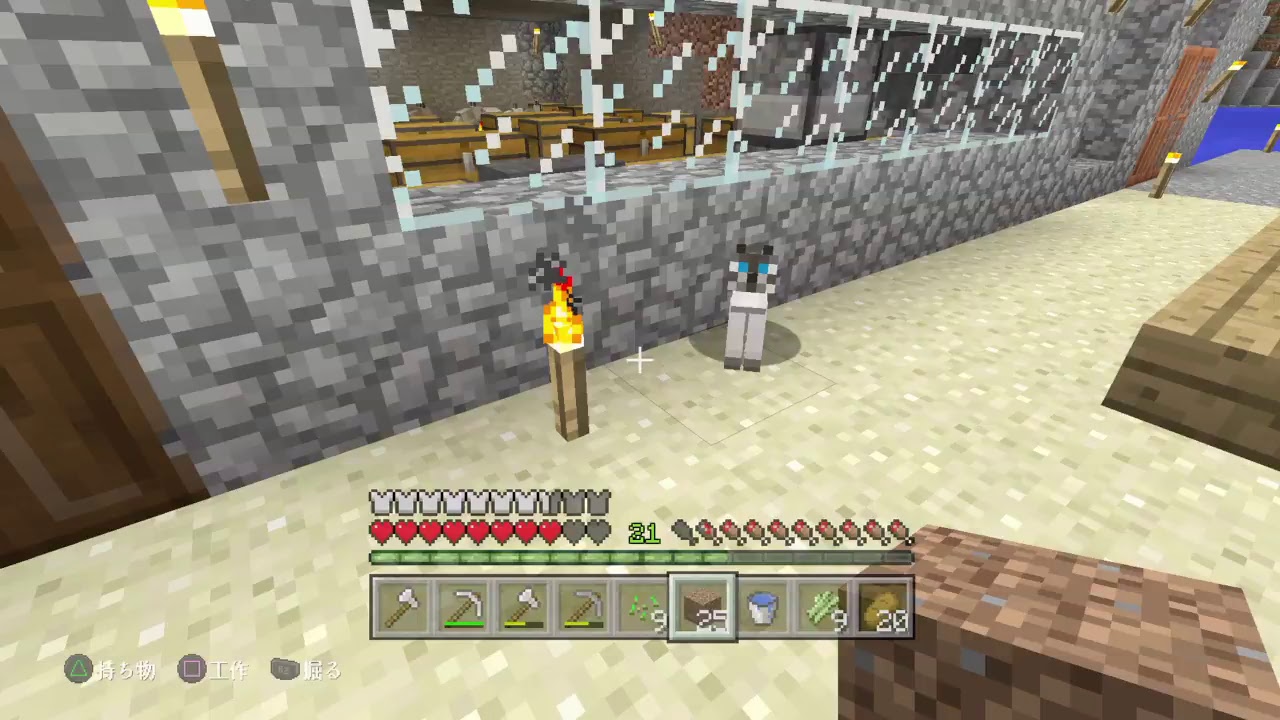Screen dimensions: 1280x720
Task: Select the axe with yellow durability bar
Action: pyautogui.click(x=523, y=605)
